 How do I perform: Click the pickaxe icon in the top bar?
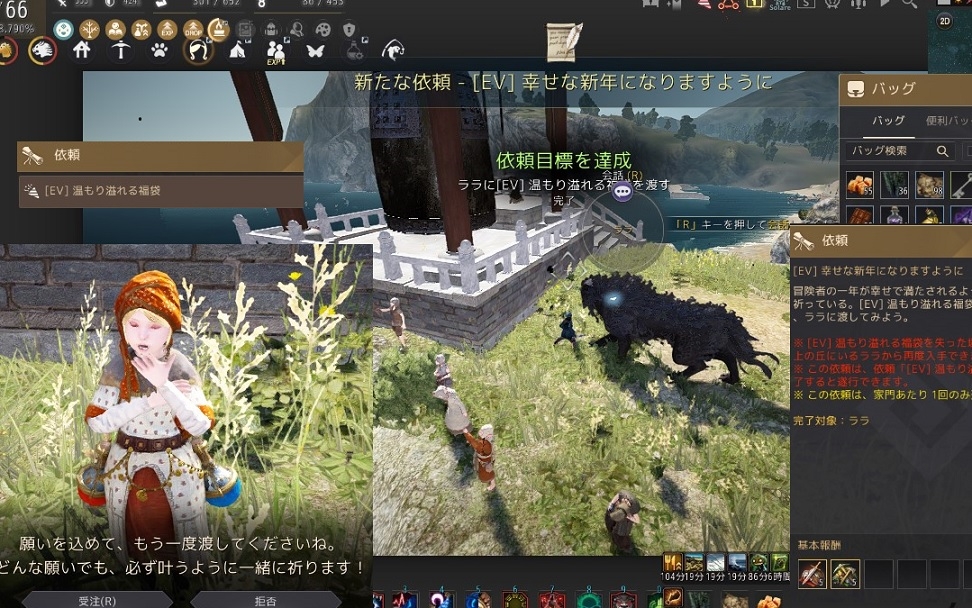[x=121, y=49]
